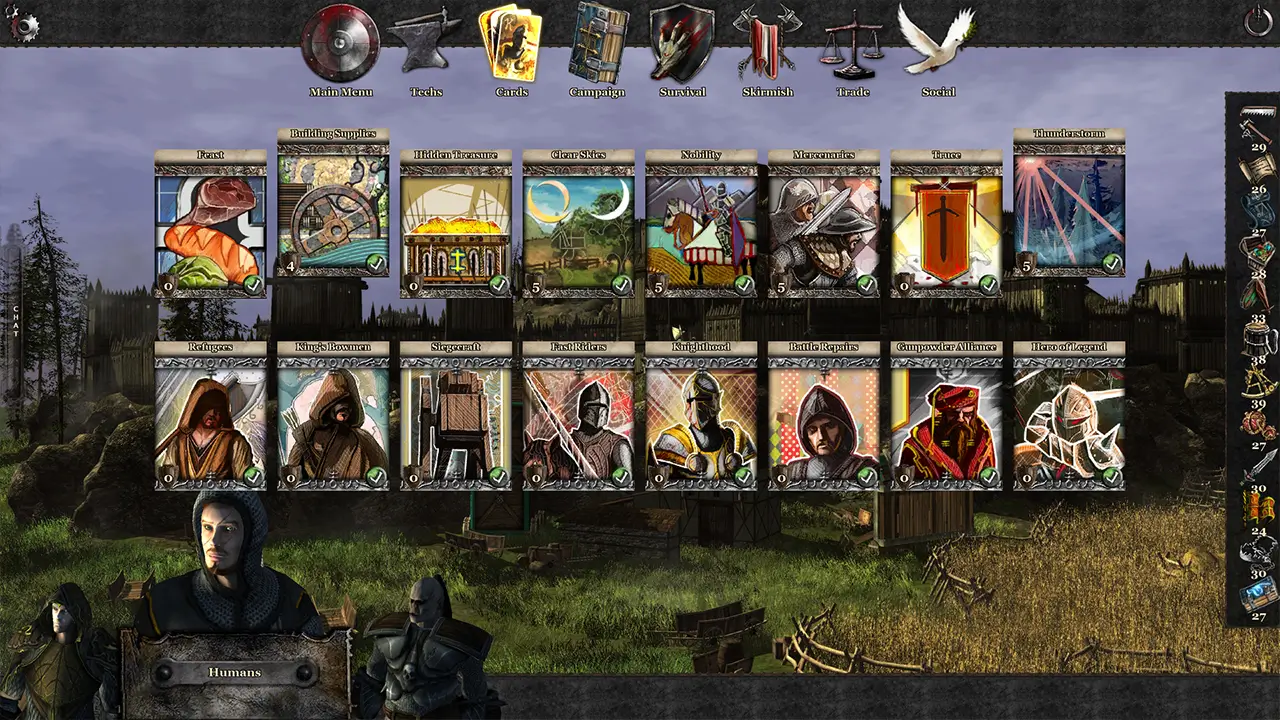Open the Cards deck icon
Viewport: 1280px width, 720px height.
pos(513,45)
